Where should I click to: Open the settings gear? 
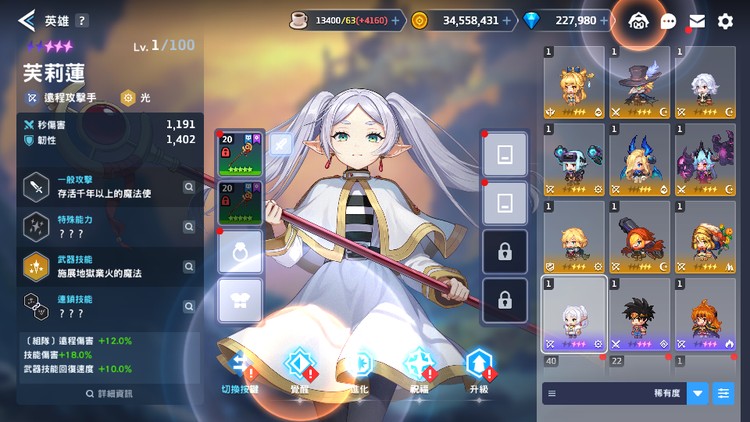point(725,20)
